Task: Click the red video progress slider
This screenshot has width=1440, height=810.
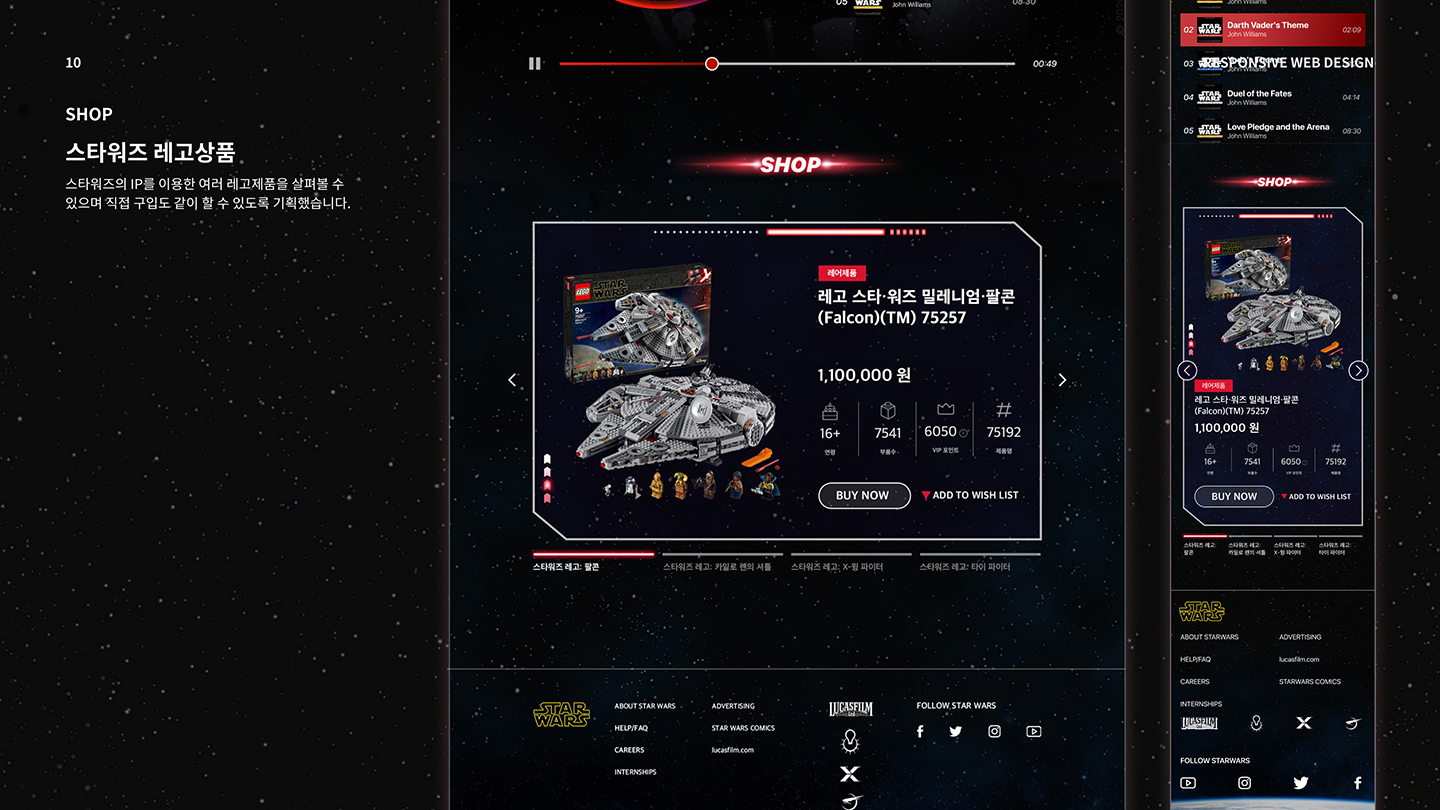Action: [x=711, y=63]
